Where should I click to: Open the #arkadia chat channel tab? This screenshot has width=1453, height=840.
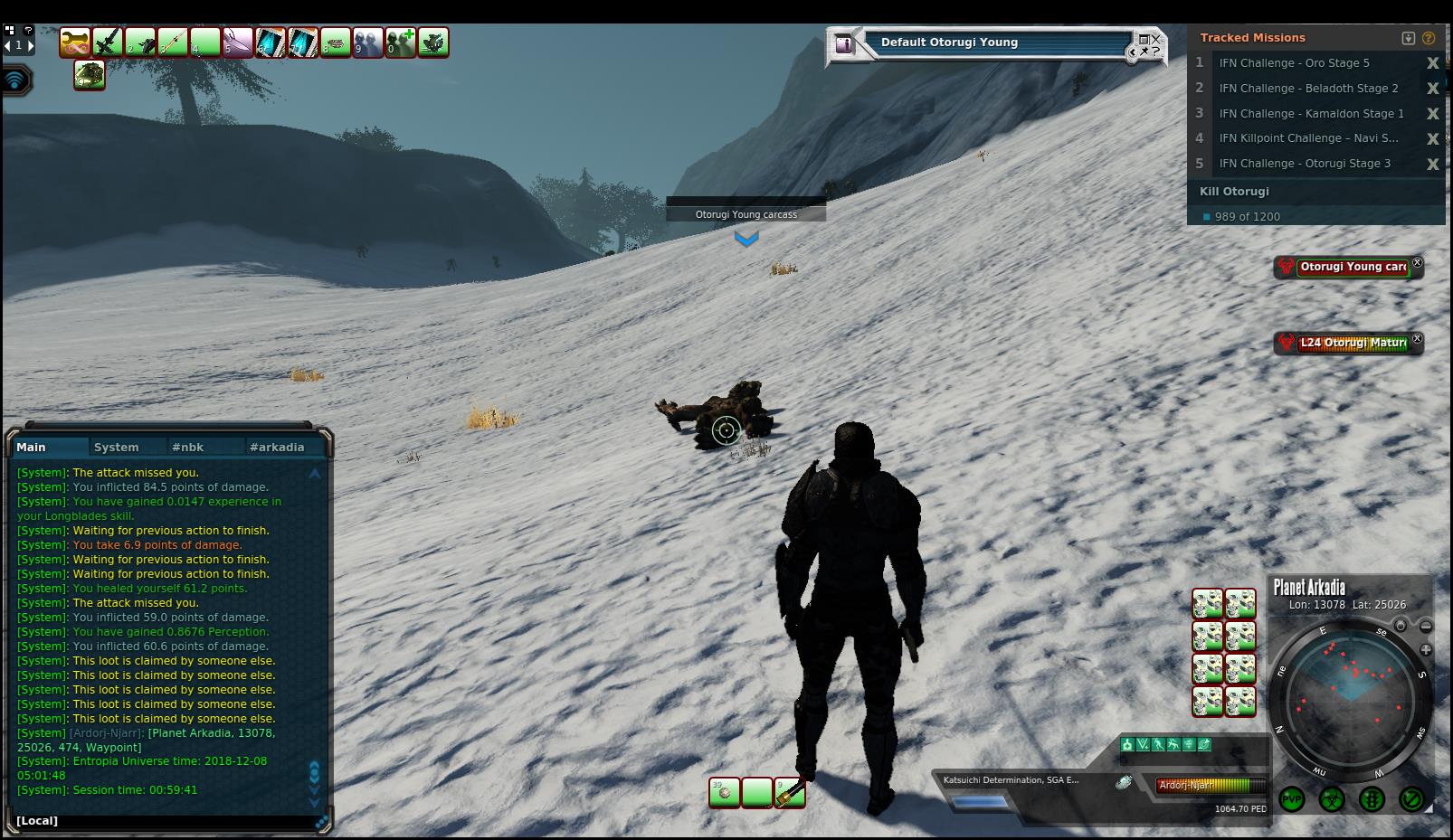point(277,447)
